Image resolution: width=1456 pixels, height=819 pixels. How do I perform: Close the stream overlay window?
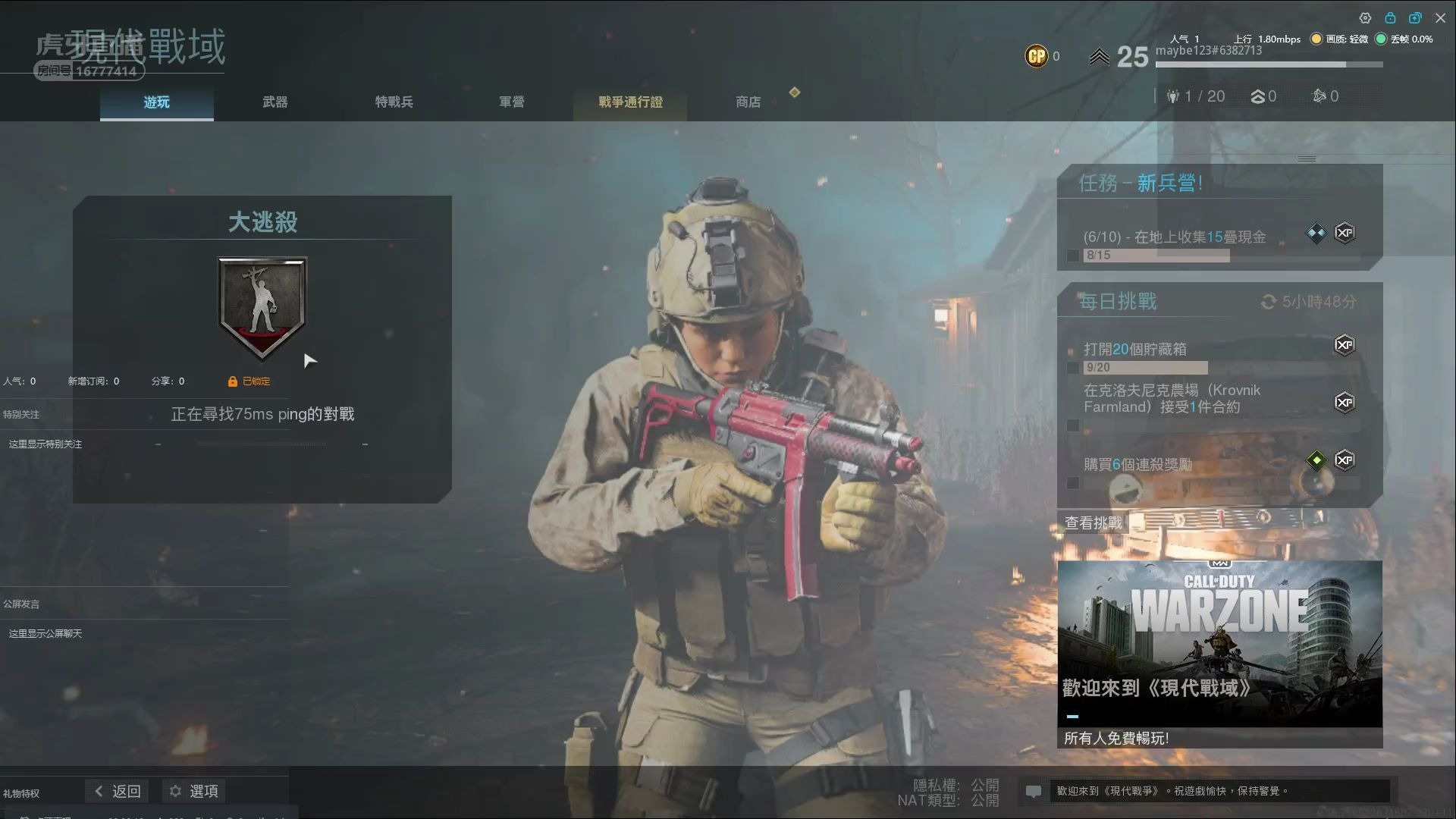(x=1440, y=17)
